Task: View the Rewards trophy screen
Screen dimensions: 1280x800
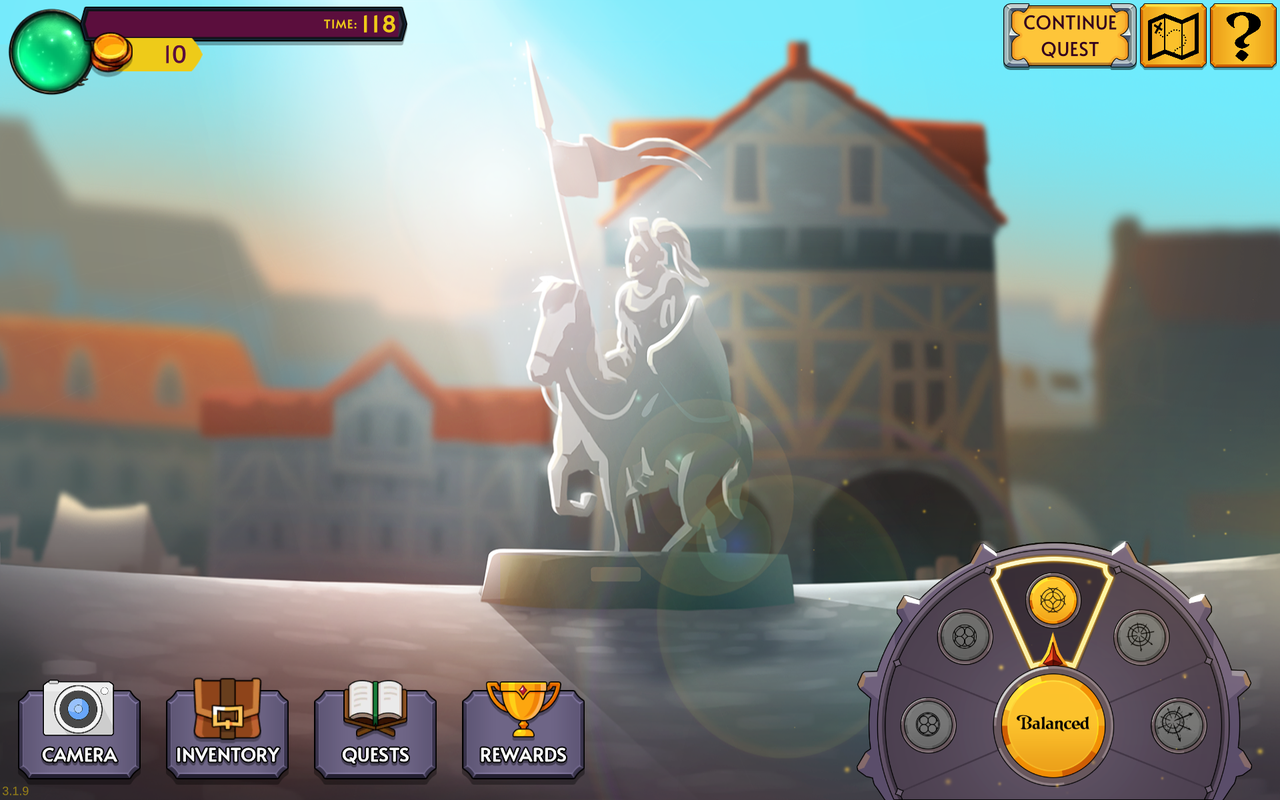Action: (523, 711)
